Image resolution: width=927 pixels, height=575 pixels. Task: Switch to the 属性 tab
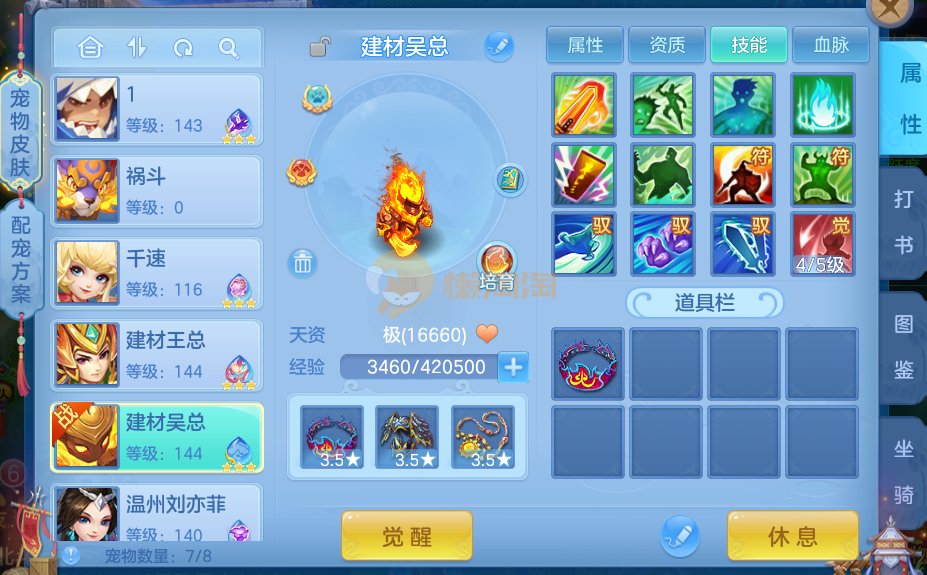584,45
